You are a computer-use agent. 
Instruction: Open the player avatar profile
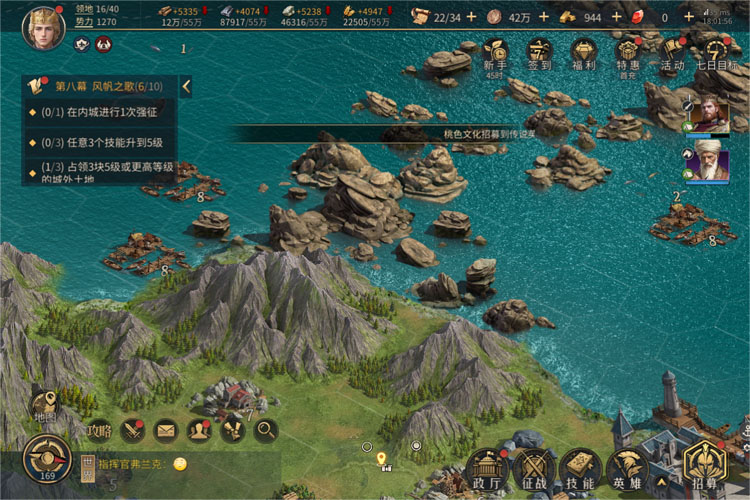pyautogui.click(x=43, y=24)
